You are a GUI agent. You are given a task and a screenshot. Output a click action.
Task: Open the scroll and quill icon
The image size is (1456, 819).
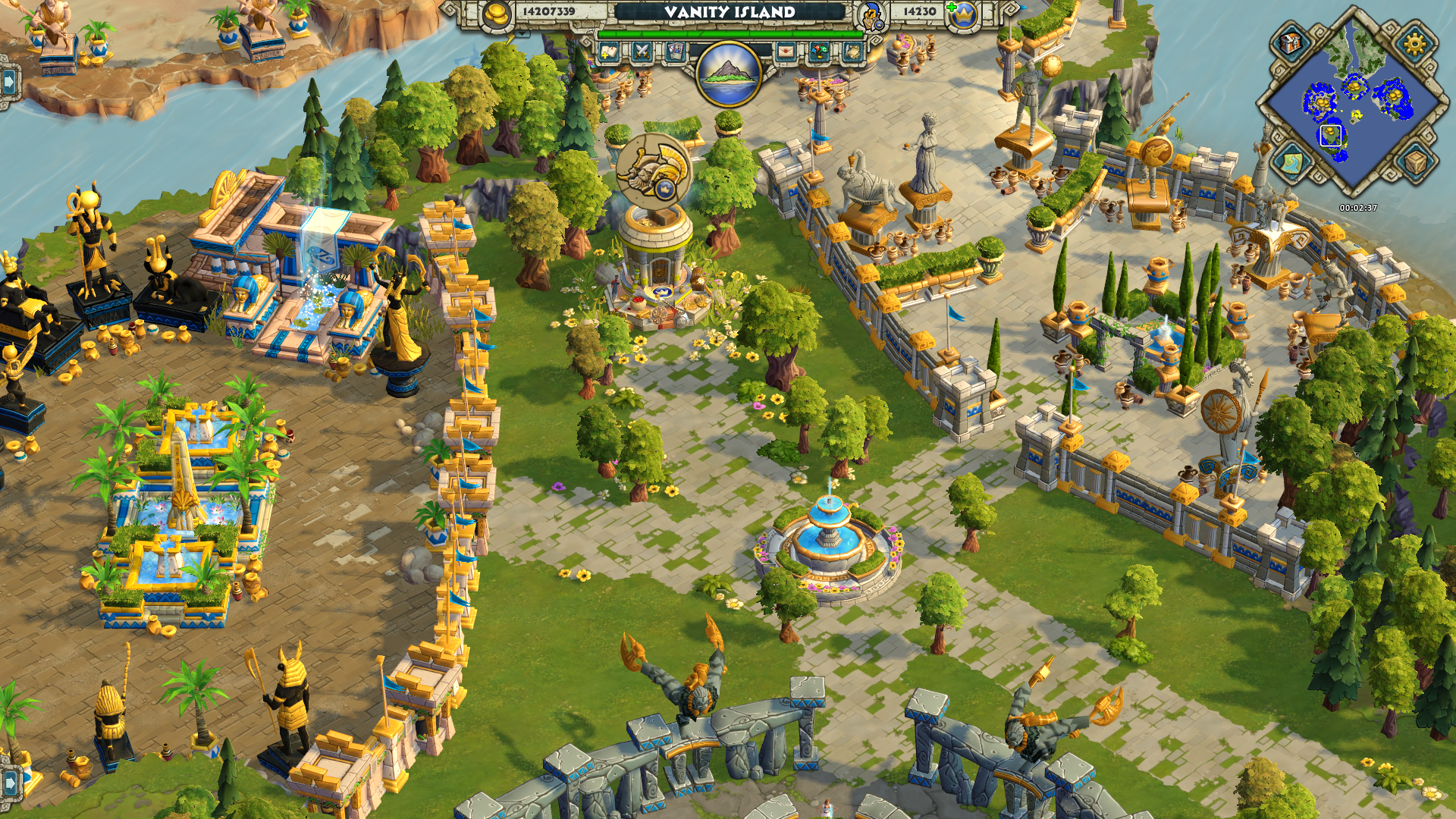coord(851,52)
